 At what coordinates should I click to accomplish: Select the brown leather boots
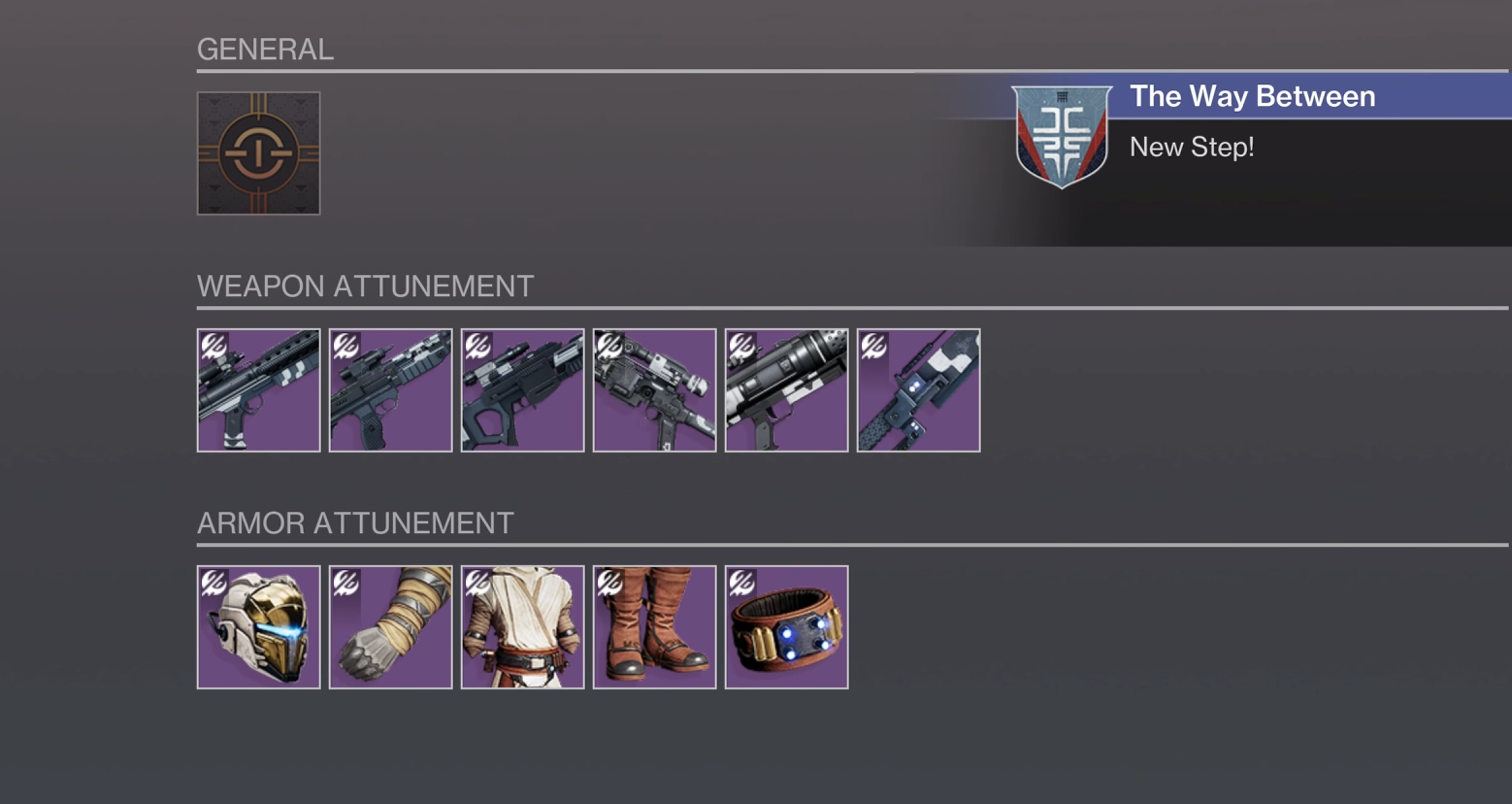654,626
